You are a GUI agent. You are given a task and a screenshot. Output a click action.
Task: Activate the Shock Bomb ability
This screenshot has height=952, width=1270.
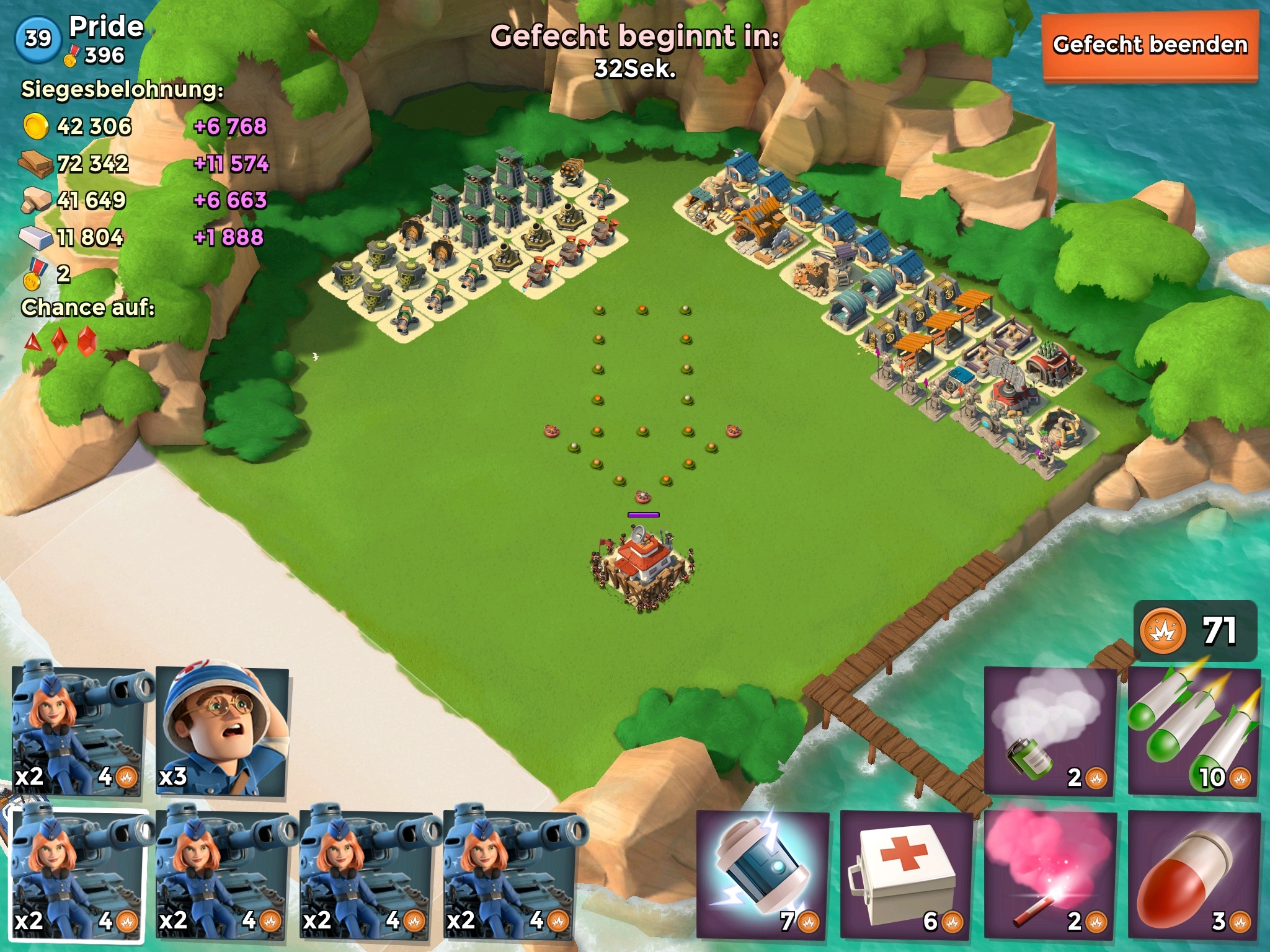pos(763,876)
